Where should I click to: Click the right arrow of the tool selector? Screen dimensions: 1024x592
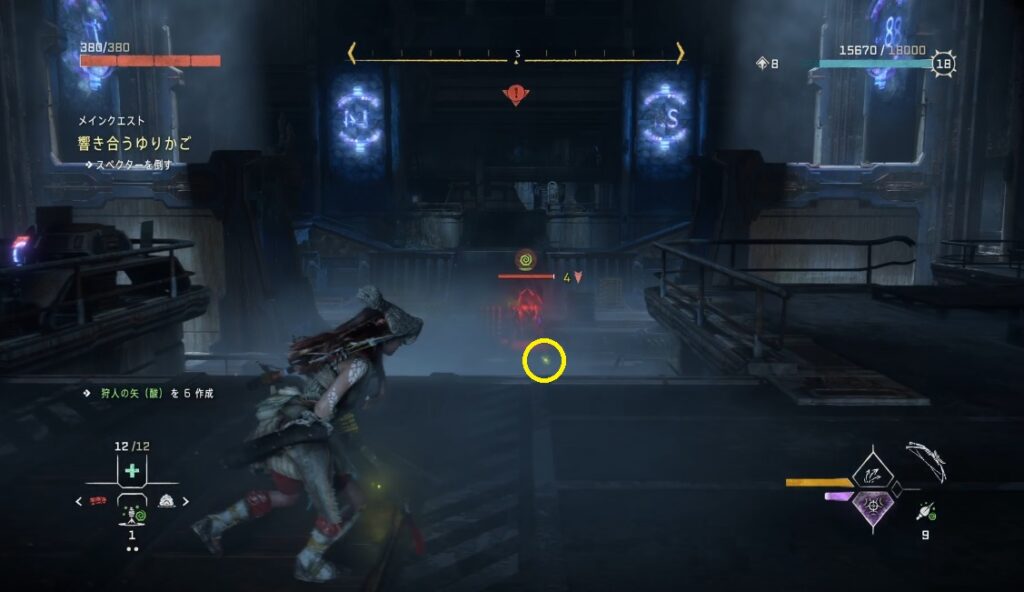tap(185, 501)
